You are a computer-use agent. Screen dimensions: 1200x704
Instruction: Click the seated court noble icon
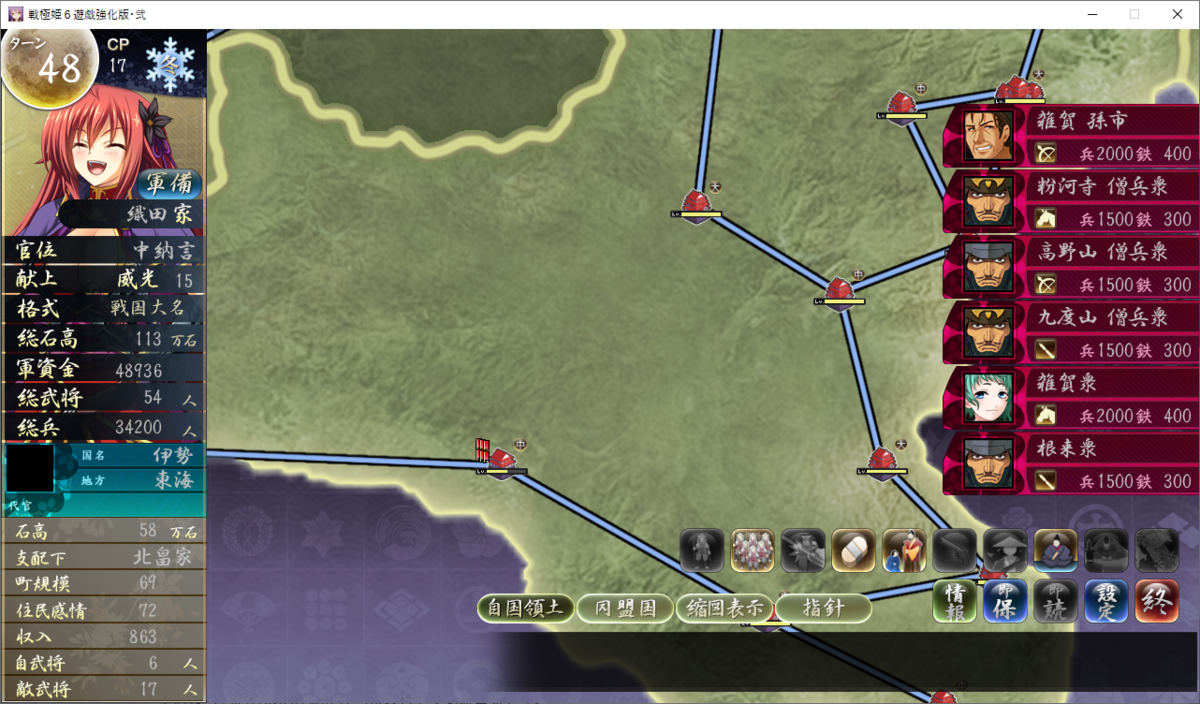point(1054,550)
